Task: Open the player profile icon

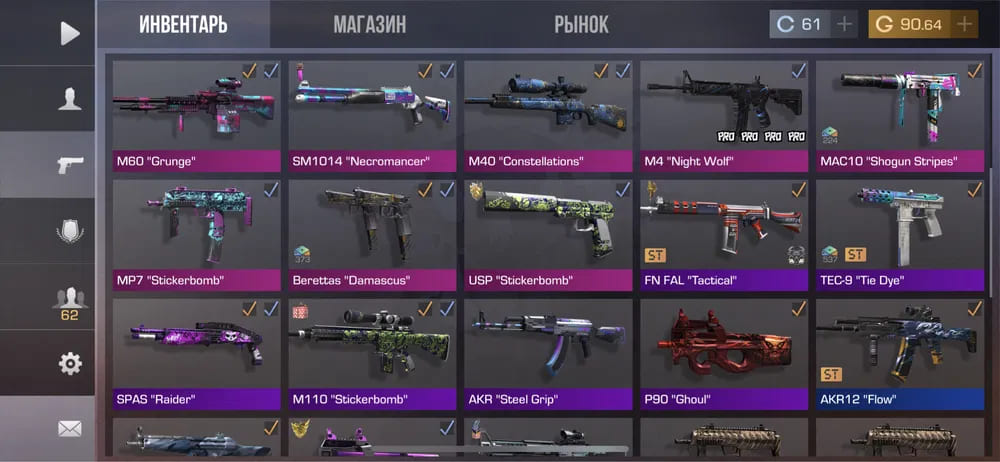Action: coord(69,99)
